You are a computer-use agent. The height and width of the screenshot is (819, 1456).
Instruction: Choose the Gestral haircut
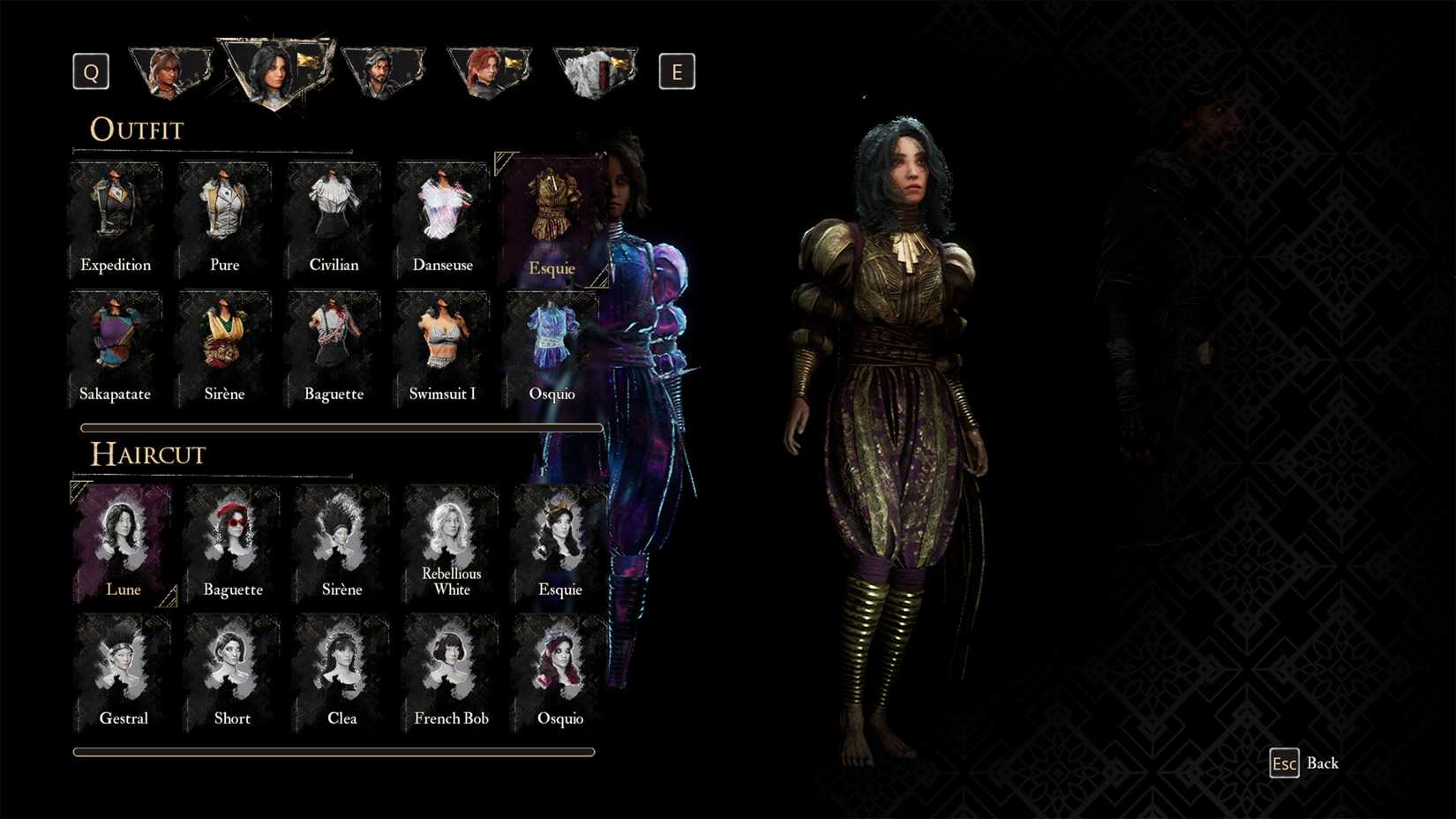[x=123, y=662]
